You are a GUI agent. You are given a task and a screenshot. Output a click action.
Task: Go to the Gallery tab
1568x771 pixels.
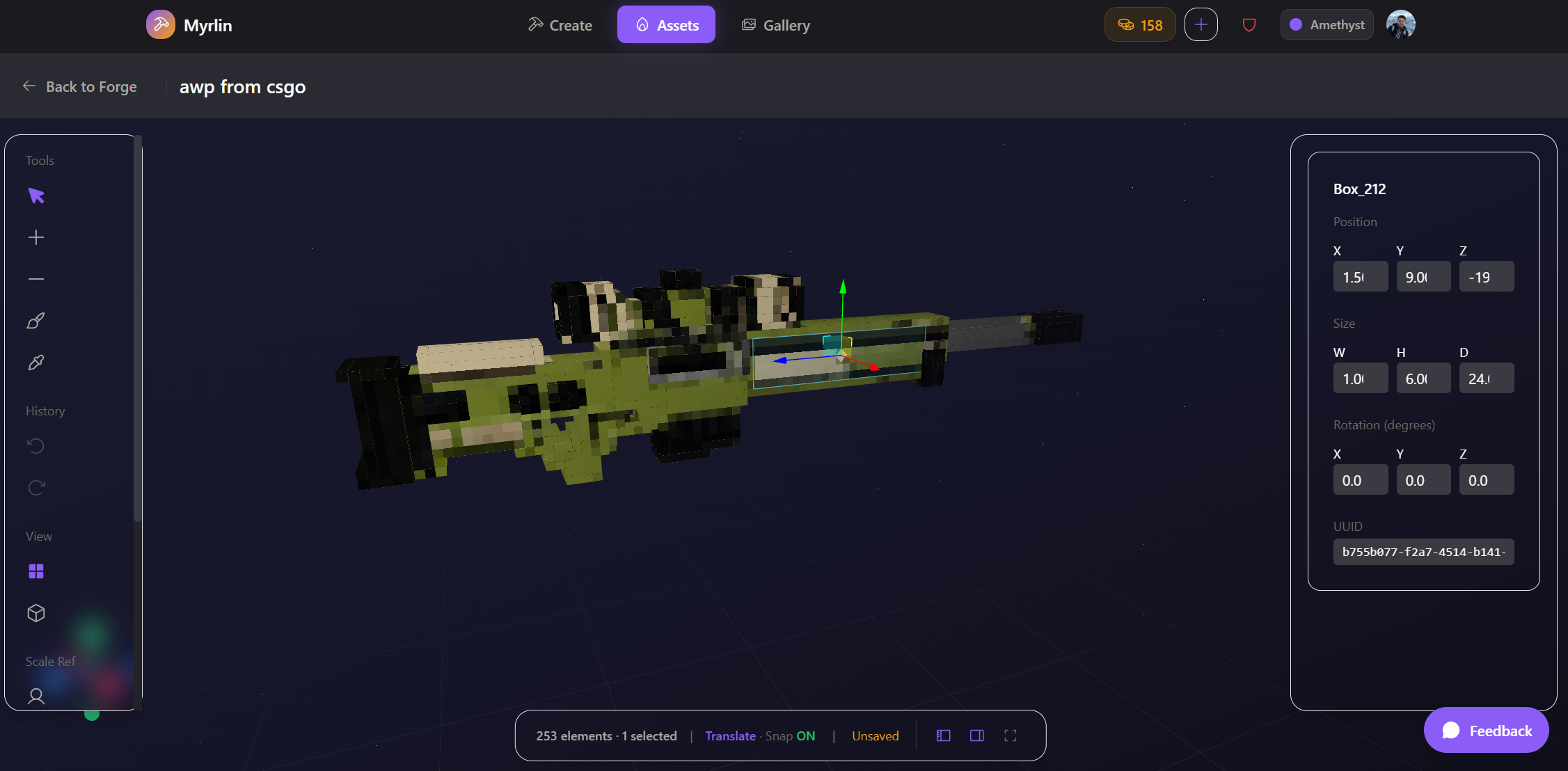tap(776, 25)
